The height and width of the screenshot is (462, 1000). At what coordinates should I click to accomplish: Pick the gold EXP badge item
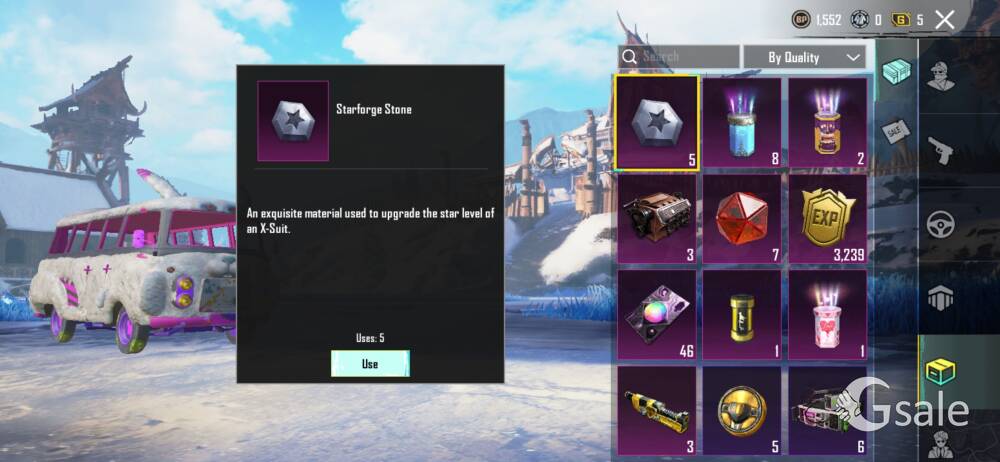(x=828, y=218)
